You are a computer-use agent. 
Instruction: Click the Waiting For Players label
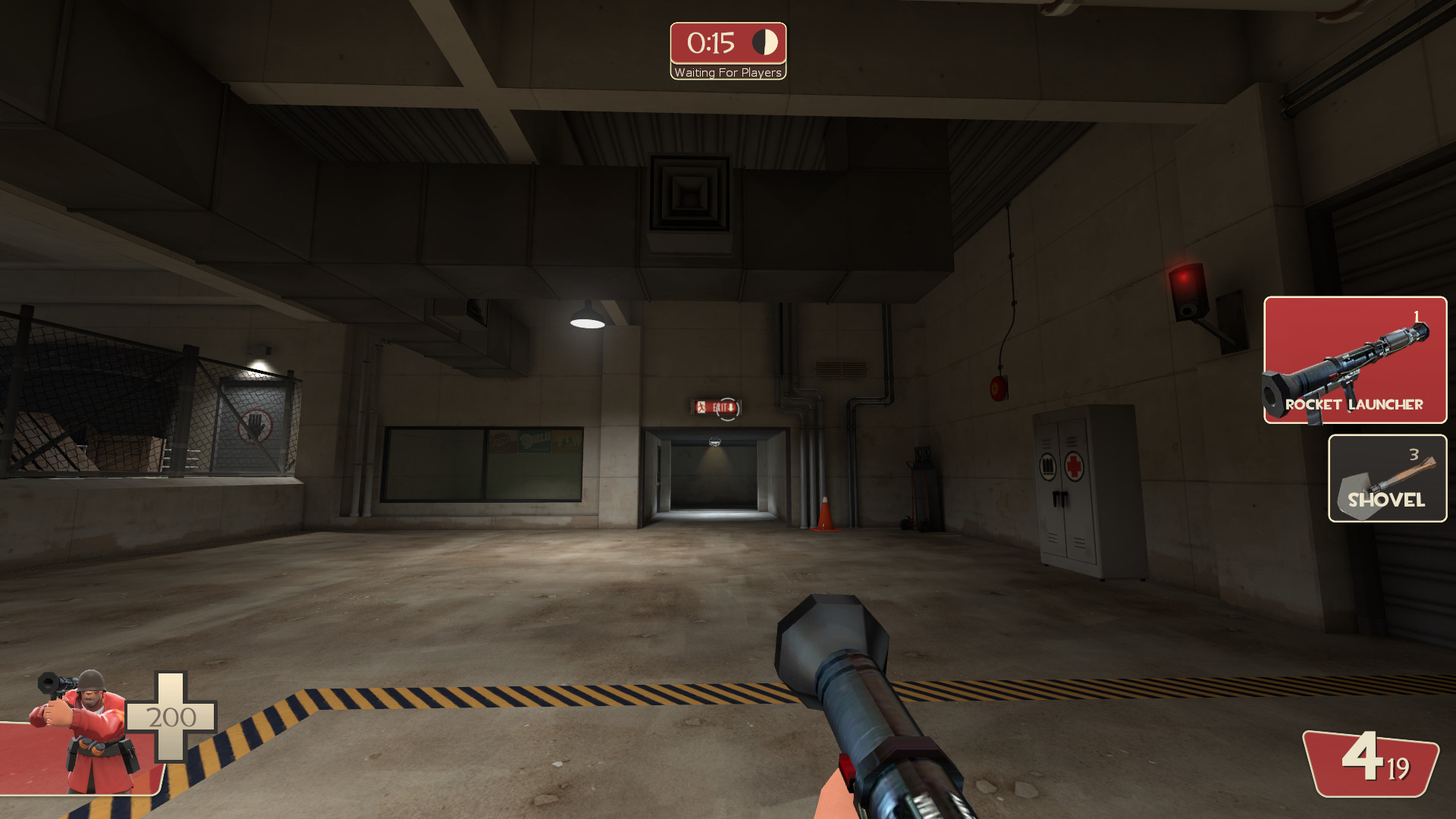click(x=727, y=73)
